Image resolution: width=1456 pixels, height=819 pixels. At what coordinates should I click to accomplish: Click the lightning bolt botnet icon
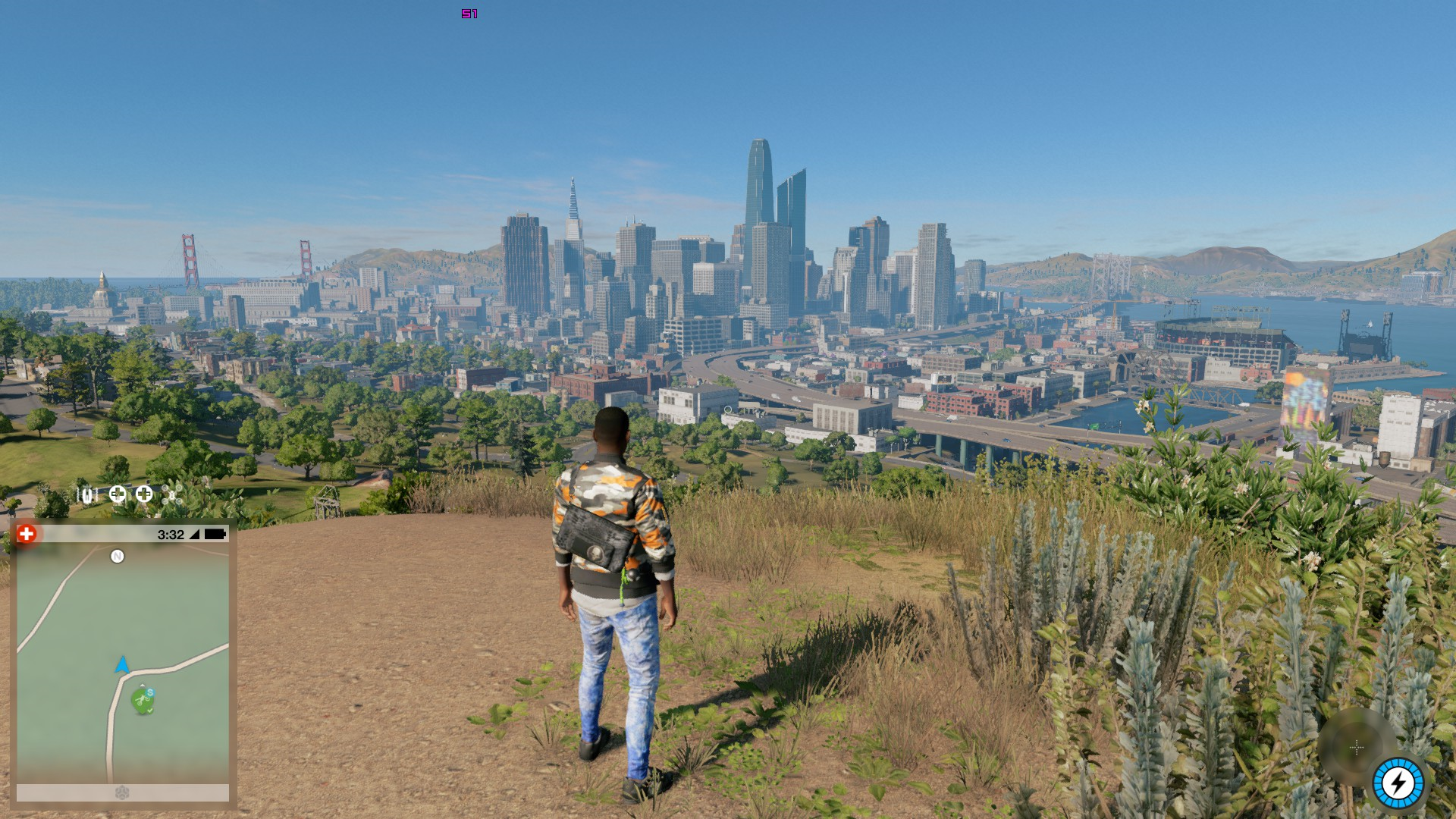1398,783
